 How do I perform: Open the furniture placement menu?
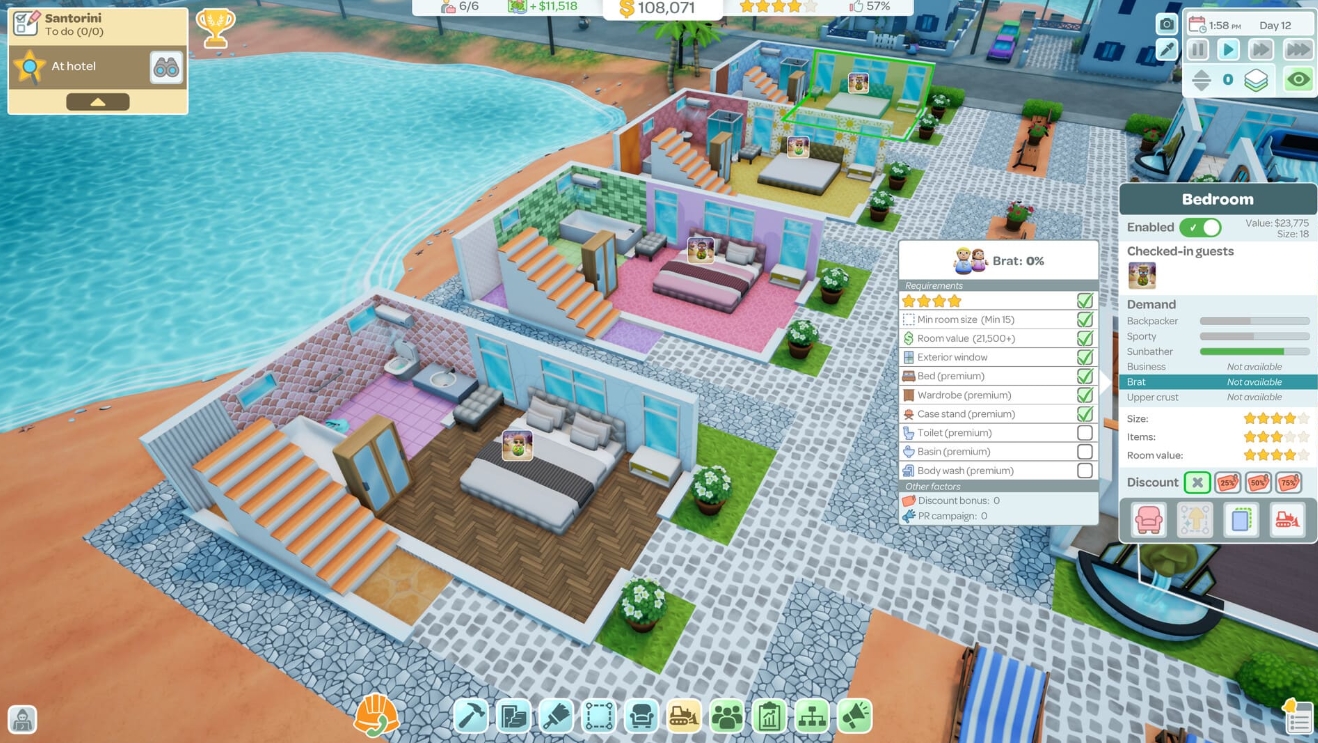tap(640, 716)
